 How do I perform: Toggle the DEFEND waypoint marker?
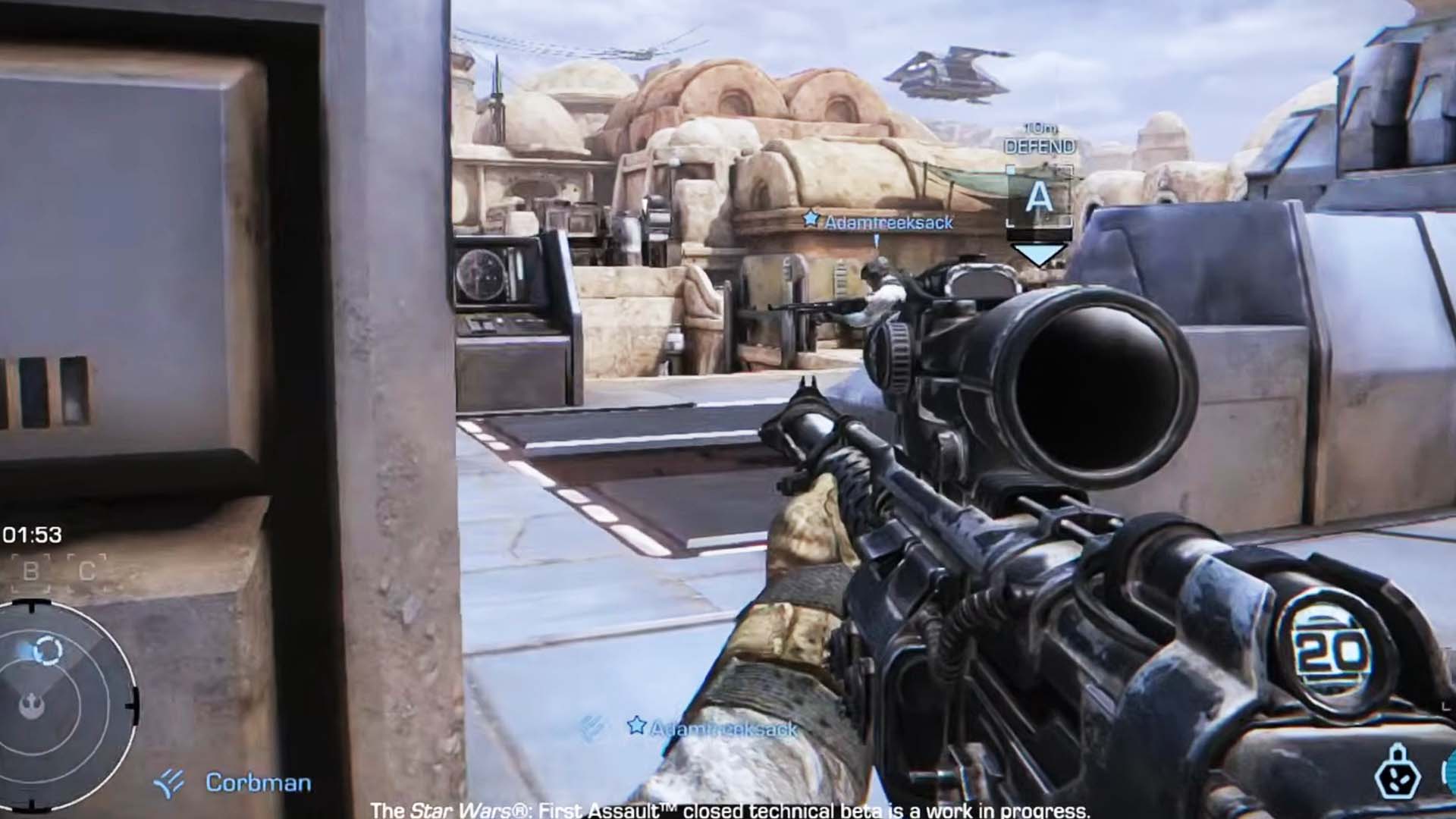(x=1037, y=144)
